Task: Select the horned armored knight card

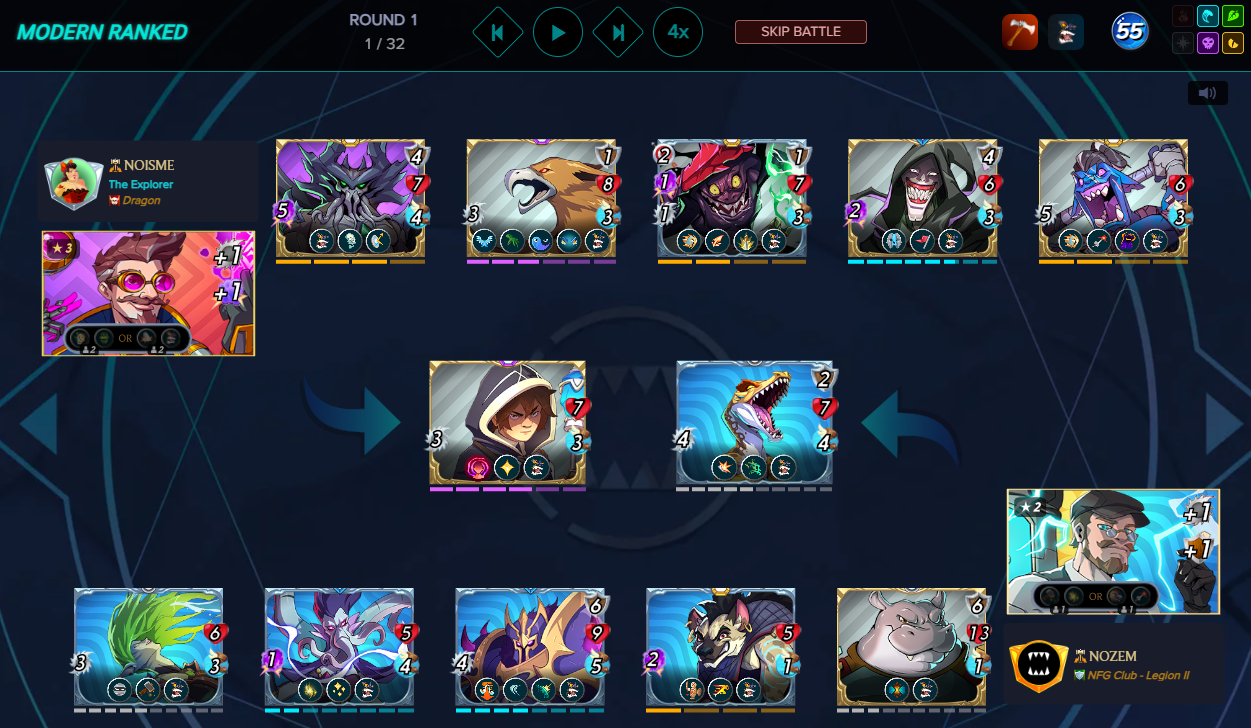Action: 529,647
